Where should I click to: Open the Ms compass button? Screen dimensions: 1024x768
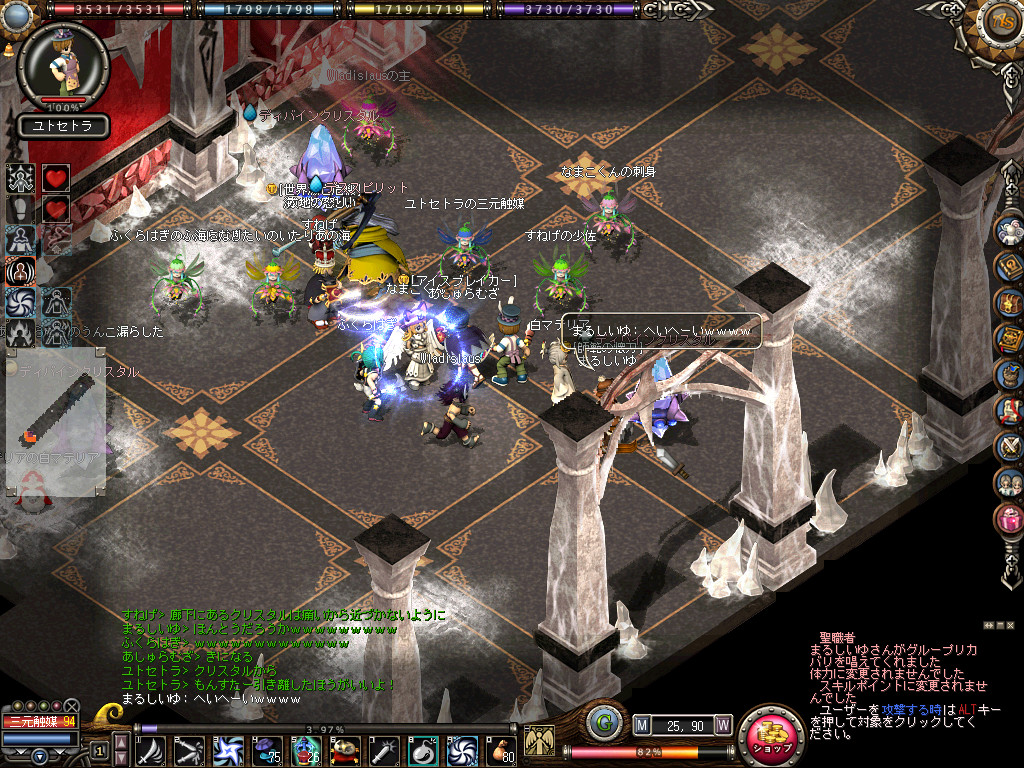(999, 23)
